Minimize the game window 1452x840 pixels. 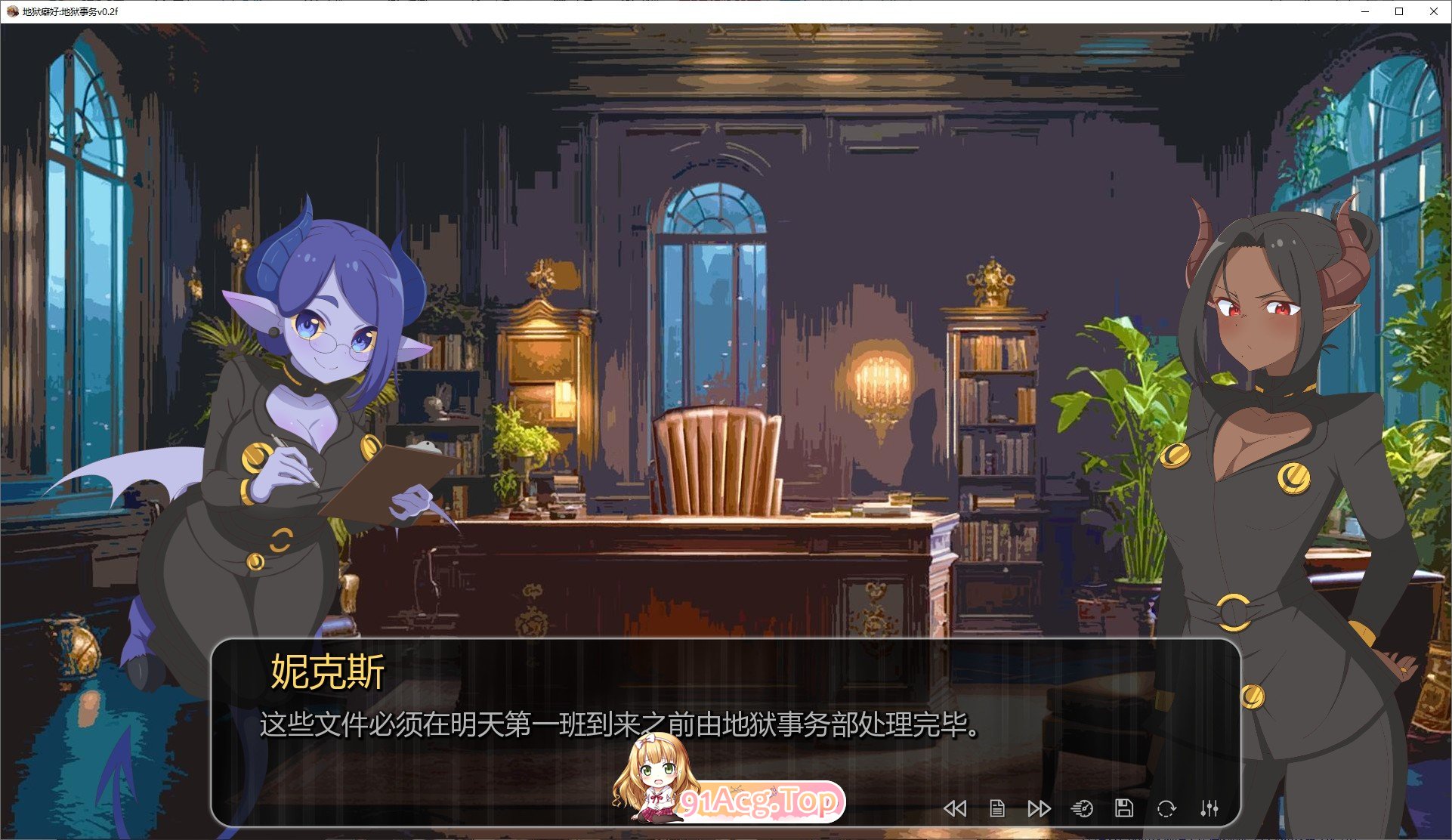click(x=1364, y=11)
